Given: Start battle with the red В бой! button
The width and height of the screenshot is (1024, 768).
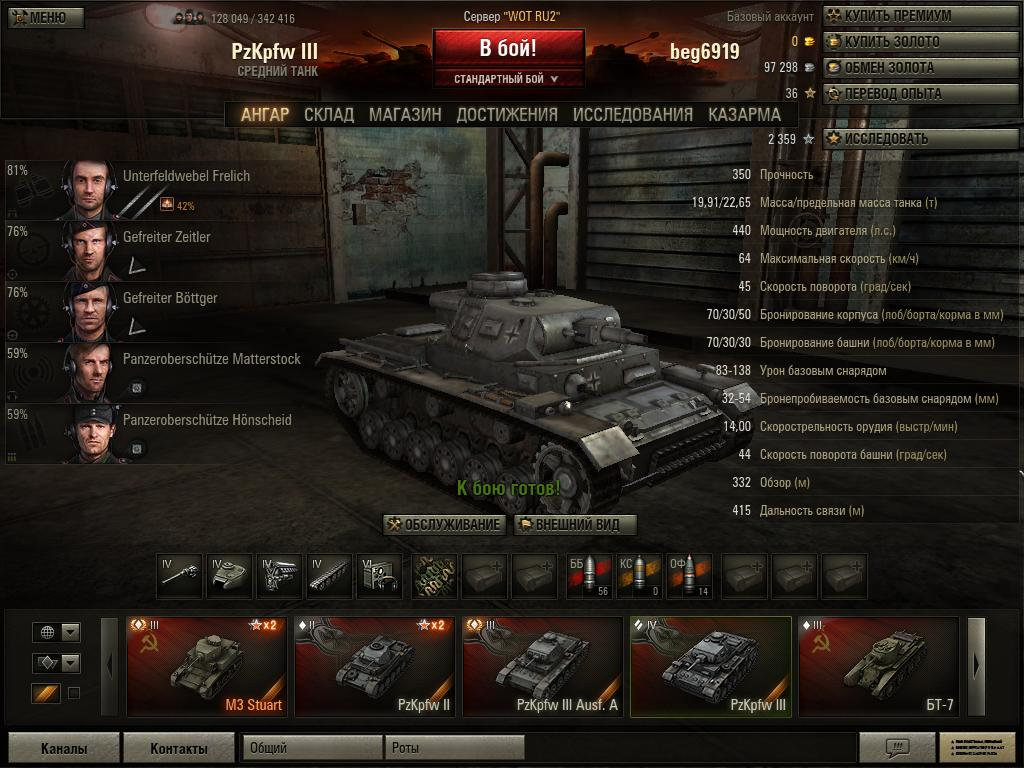Looking at the screenshot, I should (508, 47).
